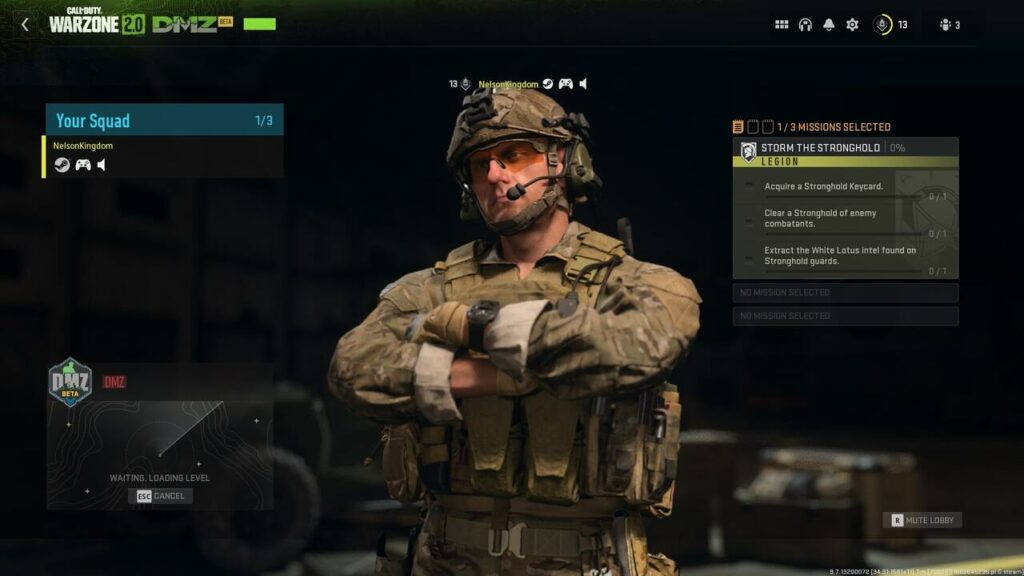Mute the lobby with Mute Lobby button
Viewport: 1024px width, 576px height.
[x=922, y=520]
